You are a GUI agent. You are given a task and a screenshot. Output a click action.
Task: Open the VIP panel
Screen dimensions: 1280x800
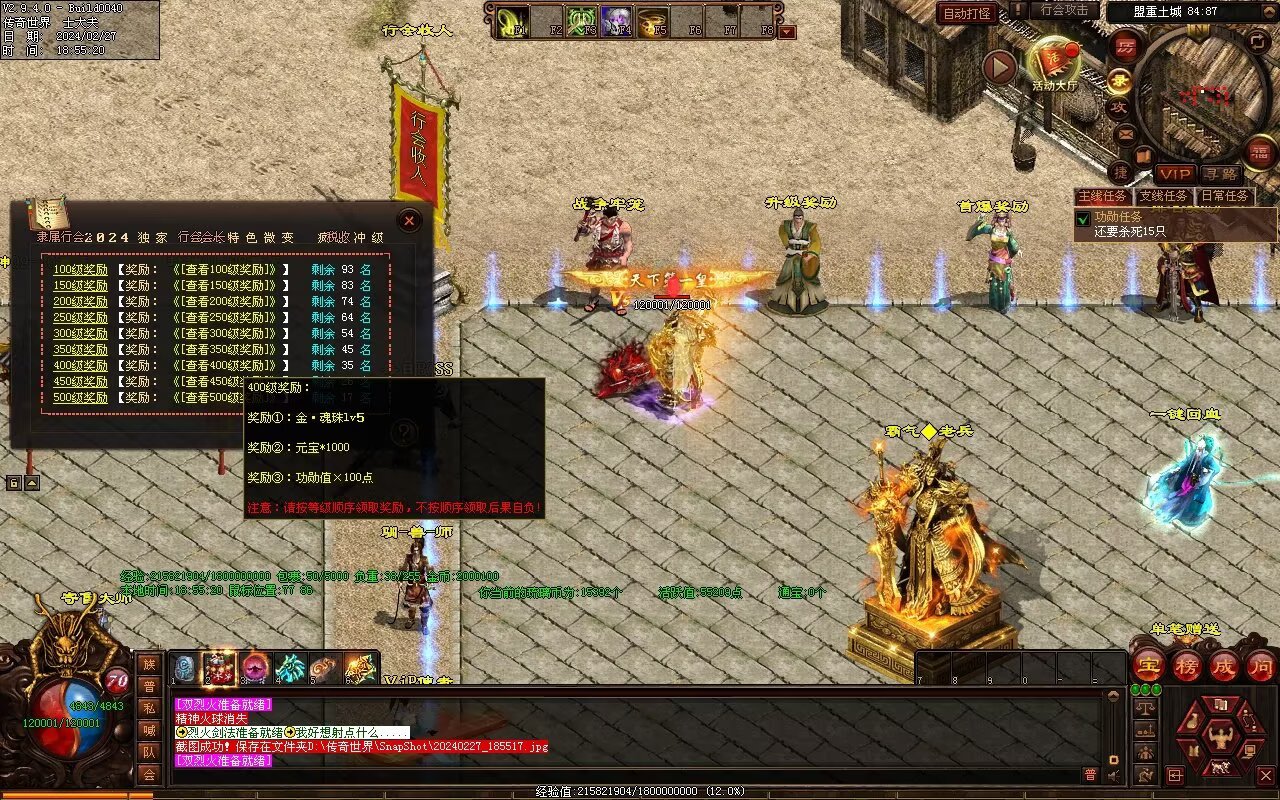1175,174
